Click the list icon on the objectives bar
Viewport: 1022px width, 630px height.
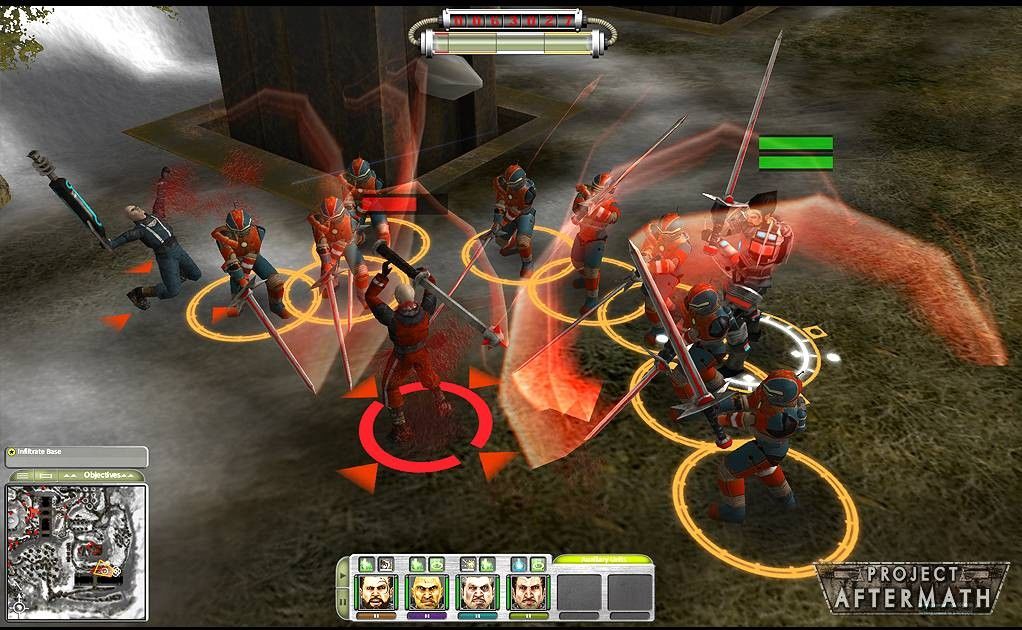22,476
